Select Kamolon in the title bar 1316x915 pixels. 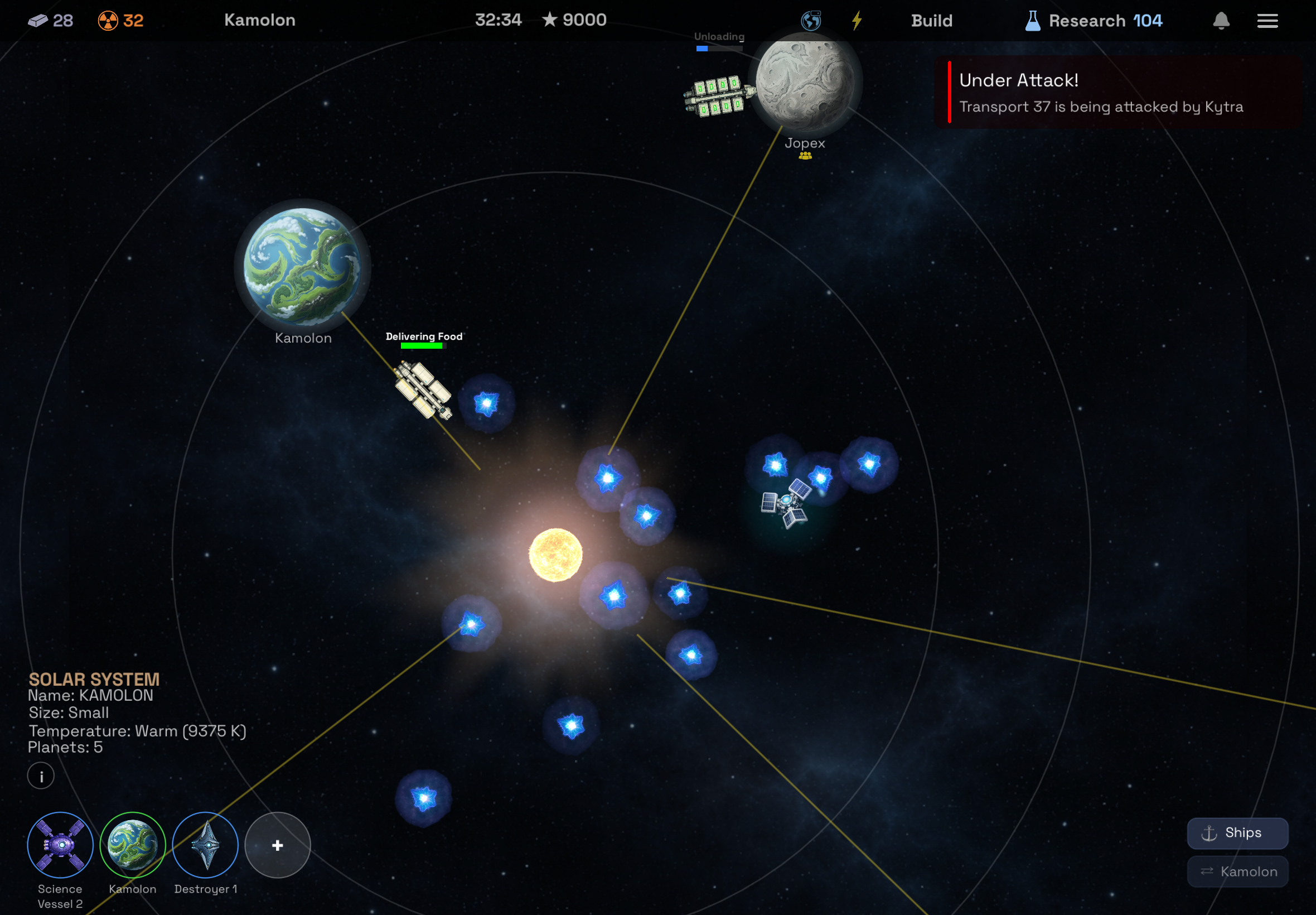(259, 20)
